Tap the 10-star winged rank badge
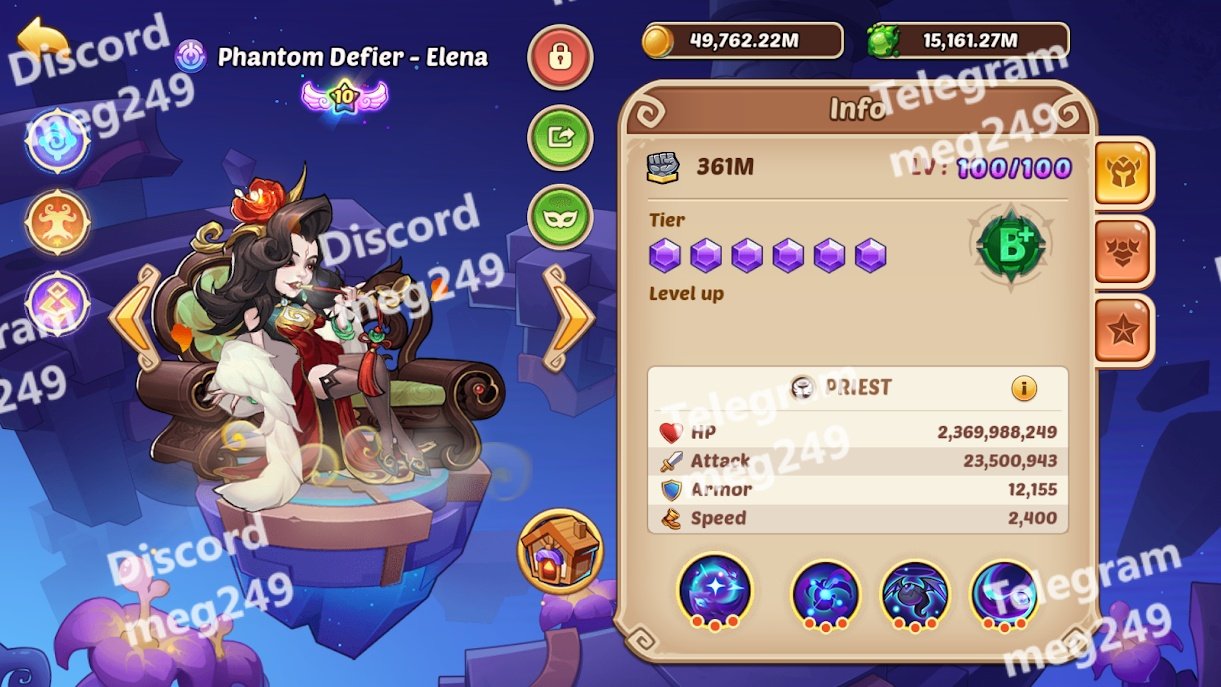1221x687 pixels. tap(344, 96)
